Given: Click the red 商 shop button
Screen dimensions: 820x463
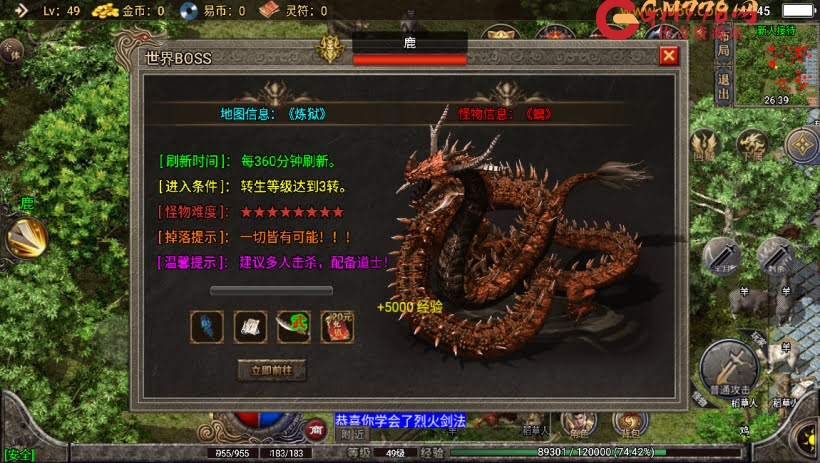Looking at the screenshot, I should pos(317,429).
